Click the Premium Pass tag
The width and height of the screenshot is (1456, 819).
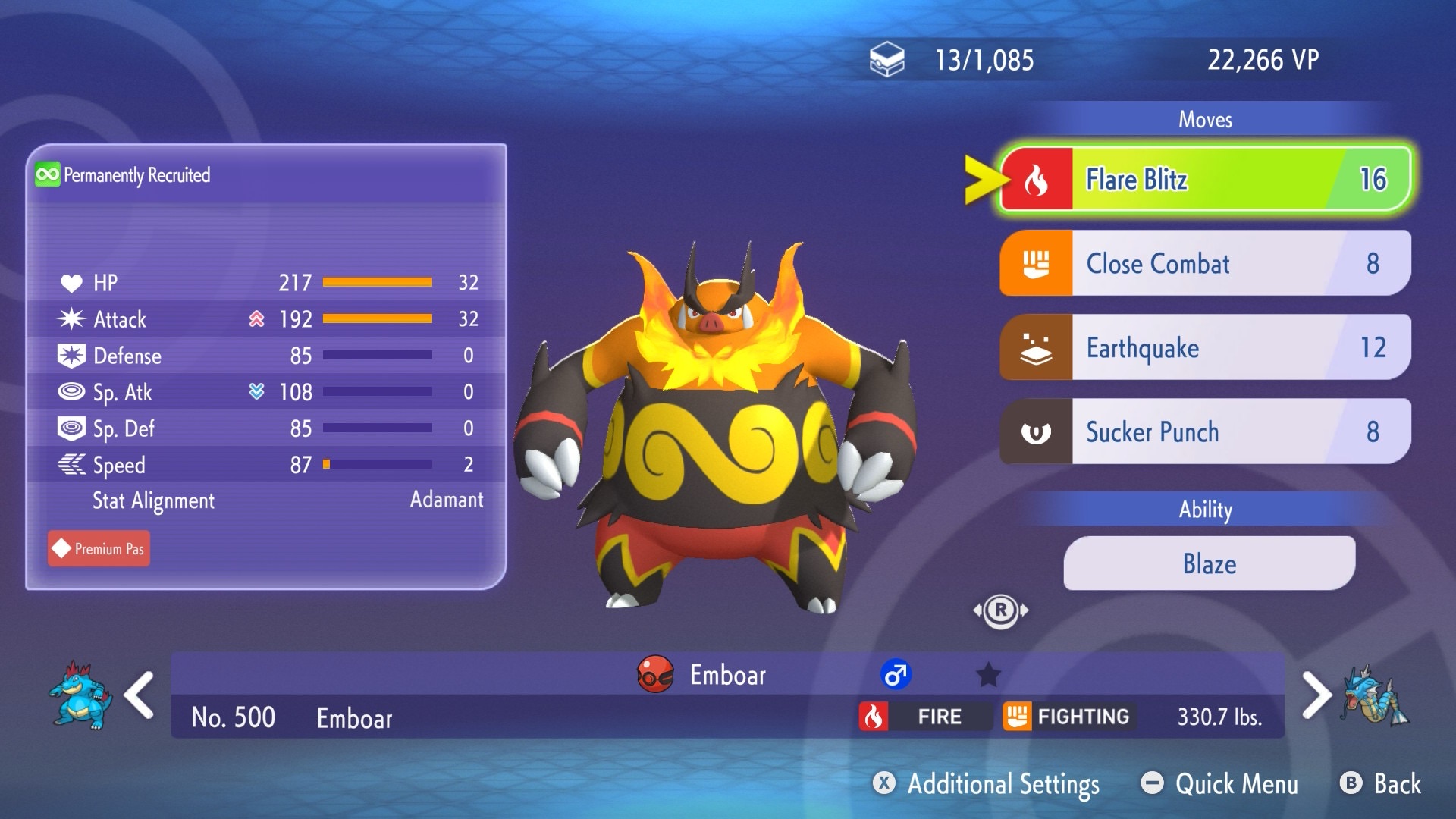[99, 549]
